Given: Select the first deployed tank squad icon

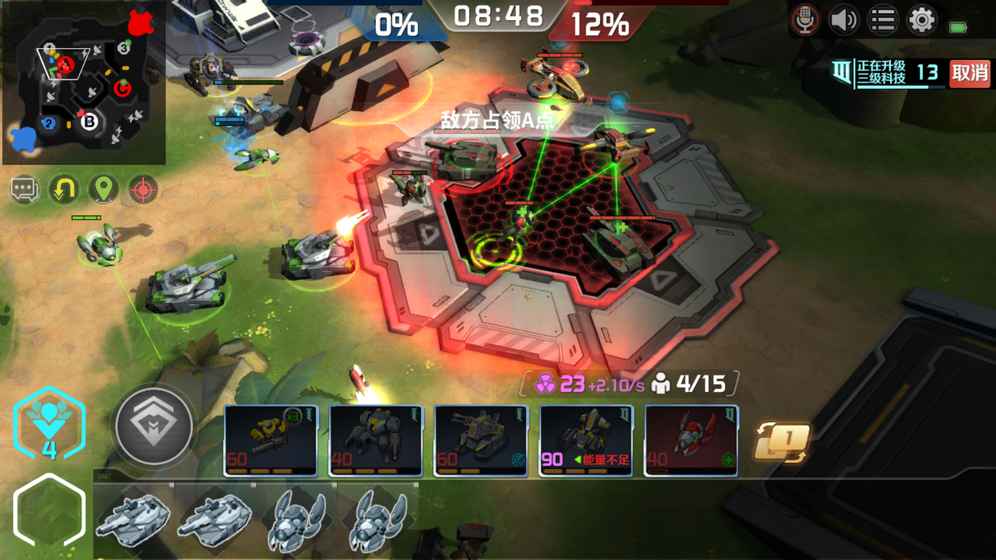Looking at the screenshot, I should click(133, 518).
